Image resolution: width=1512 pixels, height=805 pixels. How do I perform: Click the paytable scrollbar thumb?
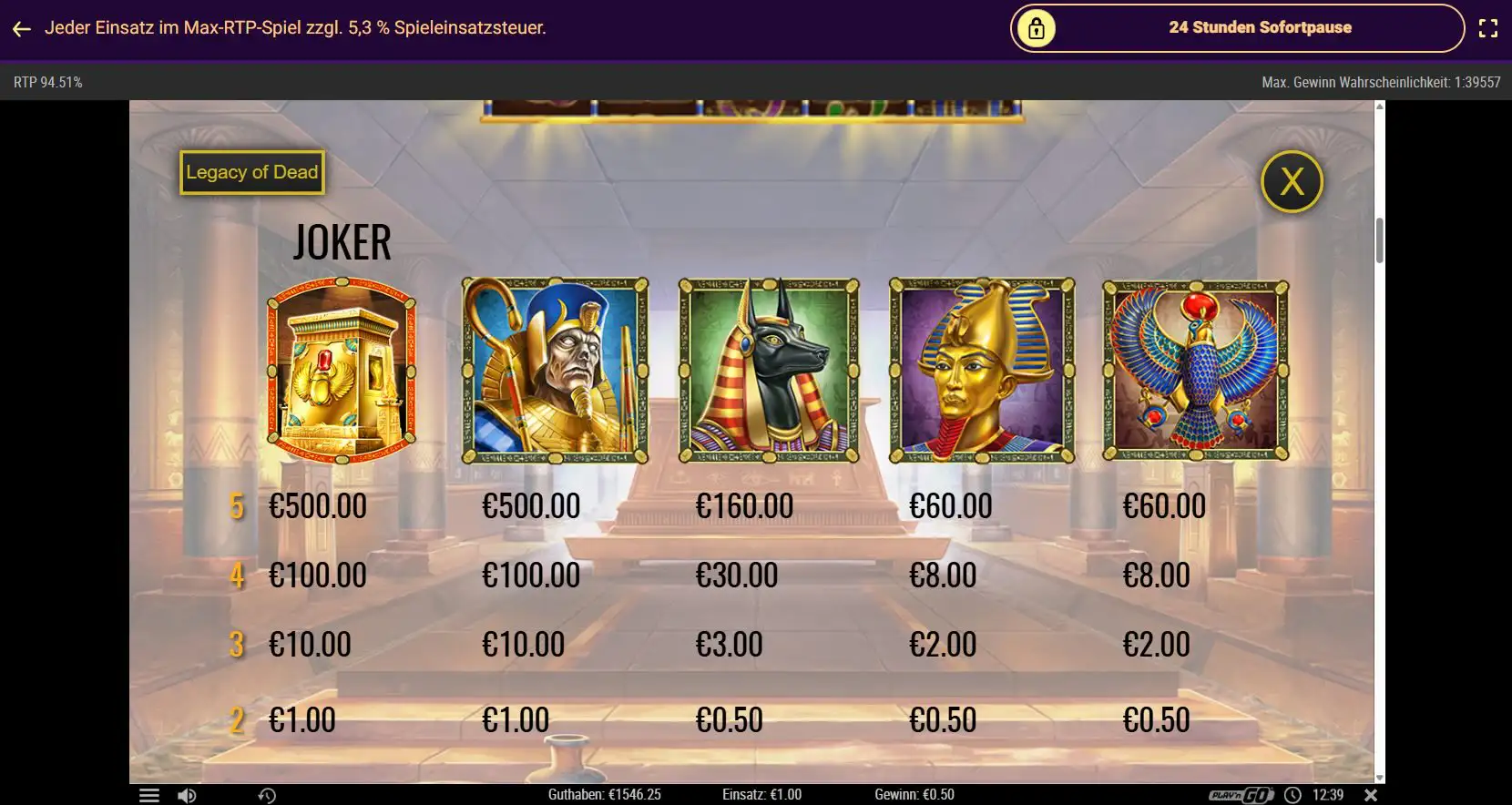(1379, 240)
